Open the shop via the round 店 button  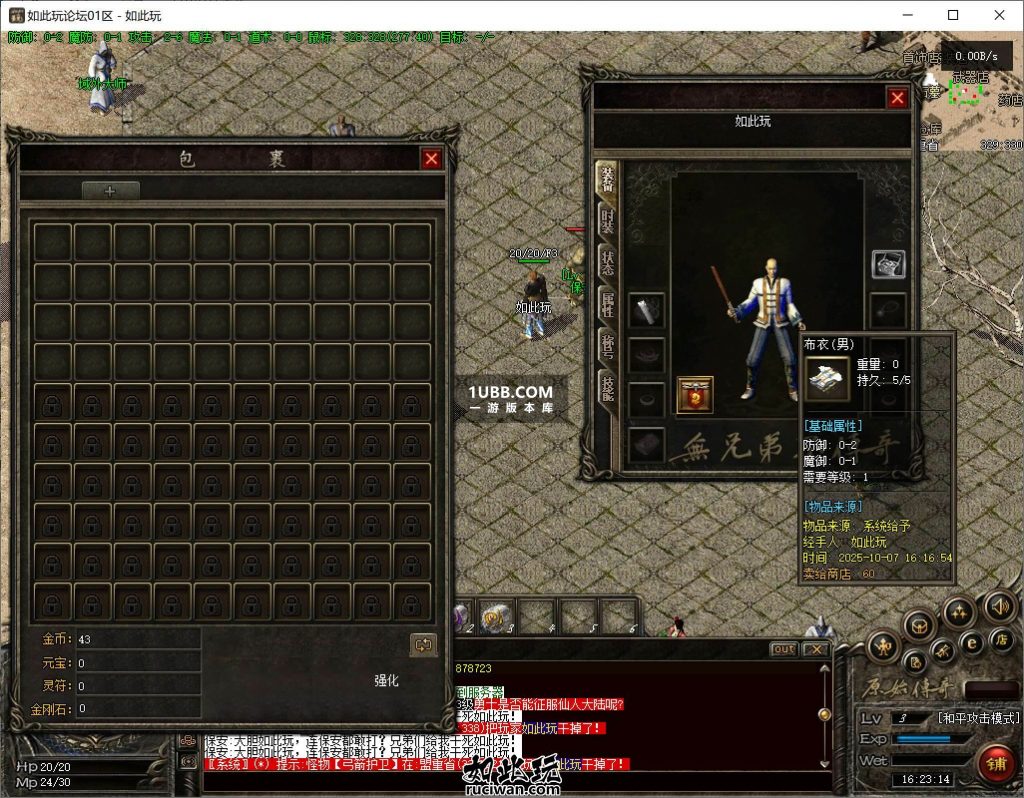(x=999, y=638)
